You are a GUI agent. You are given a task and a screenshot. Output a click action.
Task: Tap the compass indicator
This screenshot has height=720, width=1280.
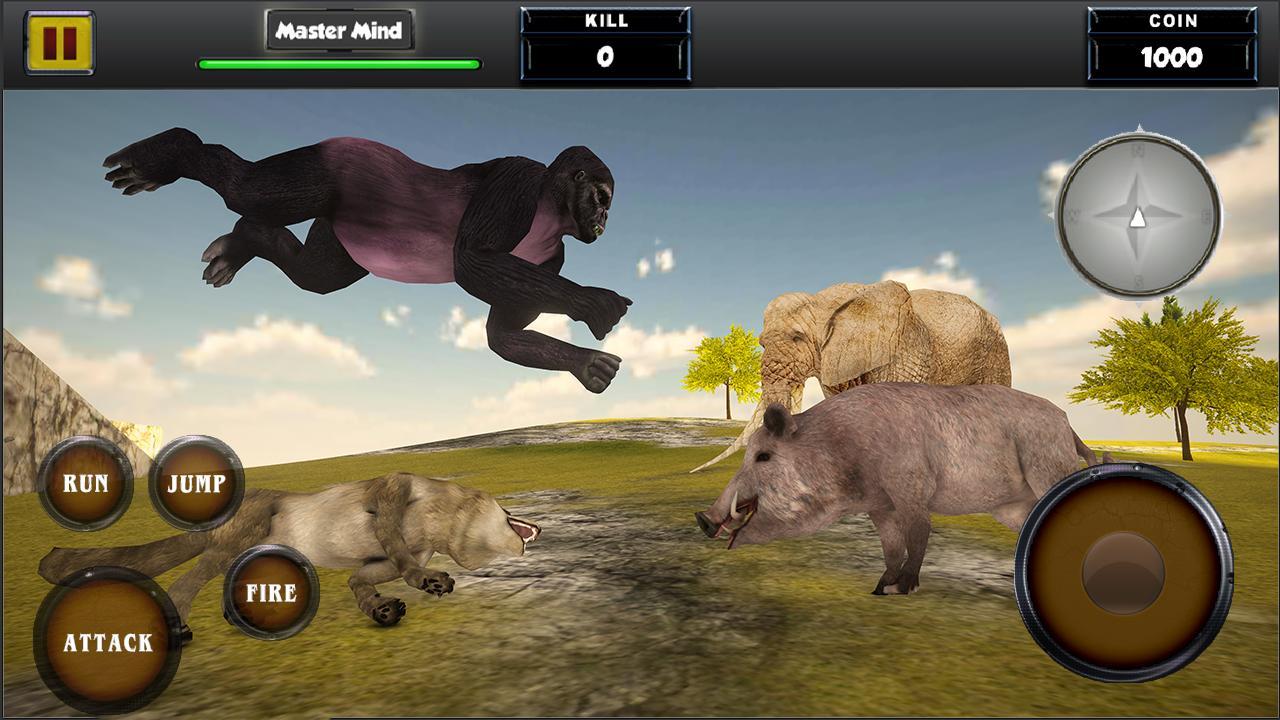pos(1138,214)
